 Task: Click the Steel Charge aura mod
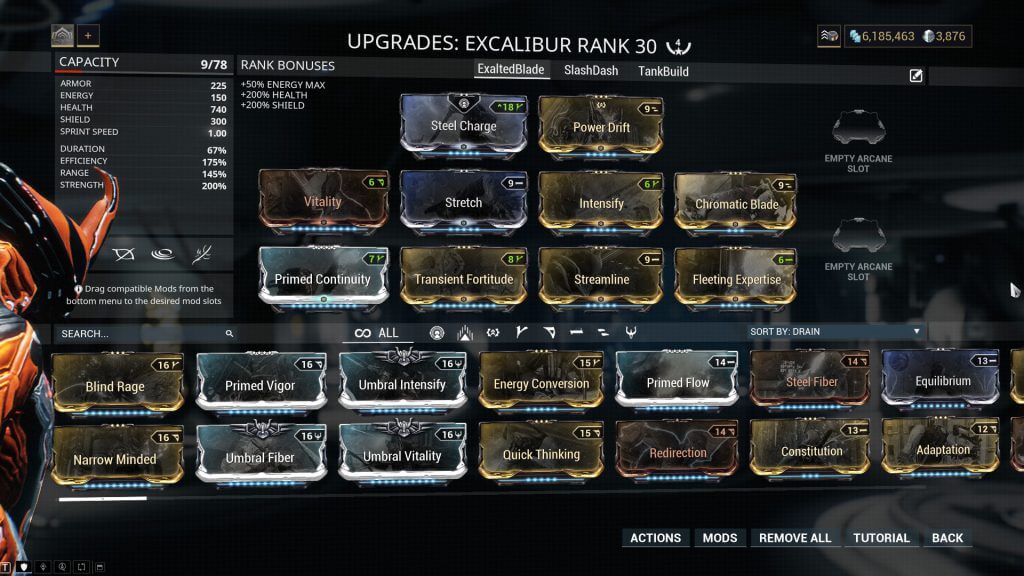pyautogui.click(x=464, y=126)
